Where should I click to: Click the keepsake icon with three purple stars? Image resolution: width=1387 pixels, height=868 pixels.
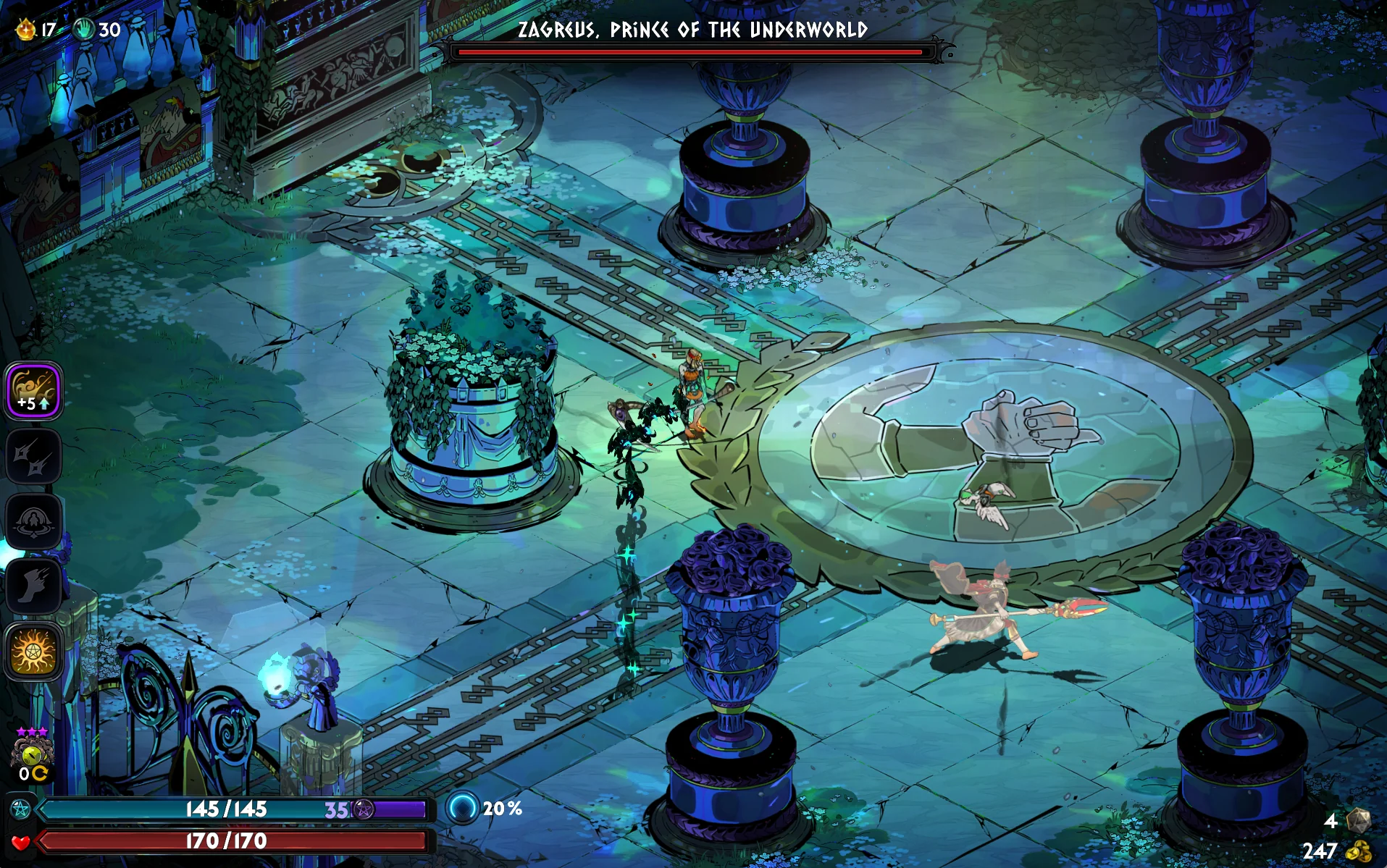[x=32, y=753]
